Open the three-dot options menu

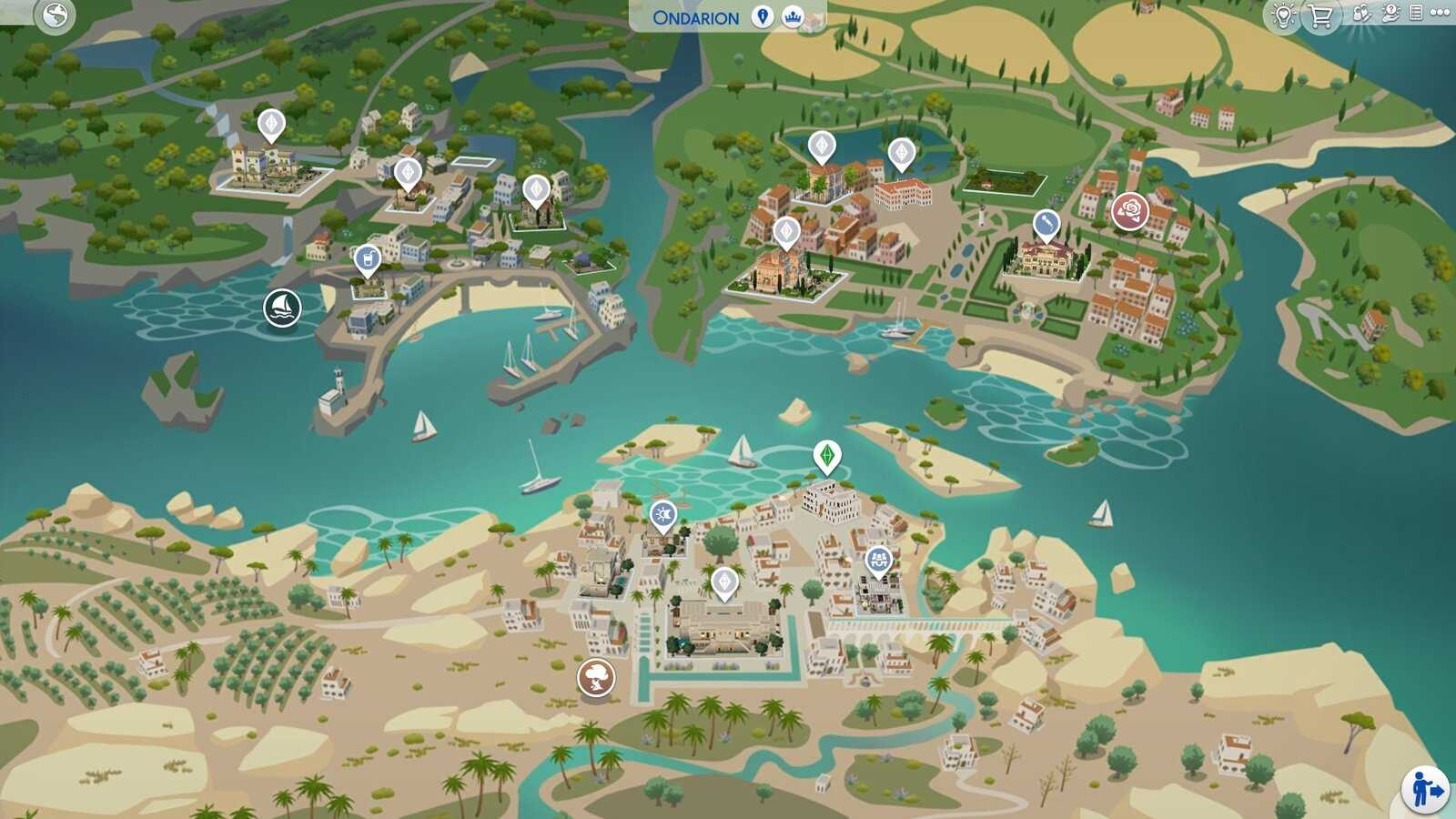click(1440, 13)
